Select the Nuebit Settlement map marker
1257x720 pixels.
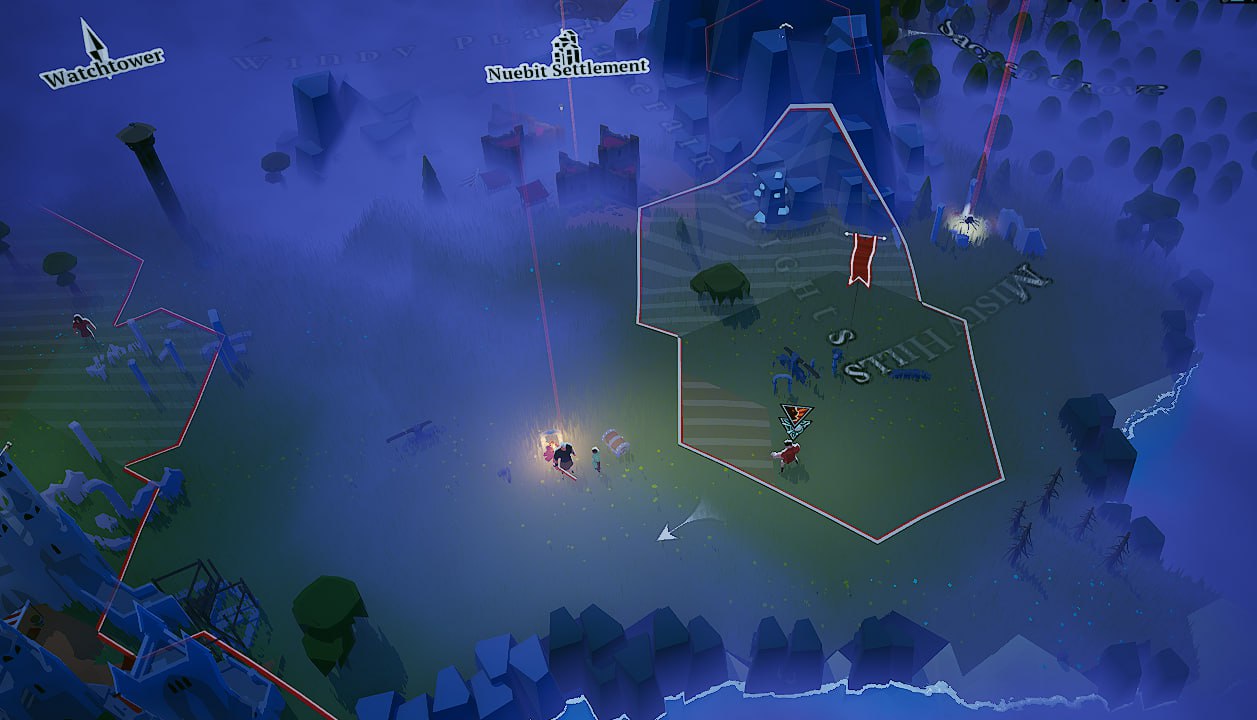[566, 49]
